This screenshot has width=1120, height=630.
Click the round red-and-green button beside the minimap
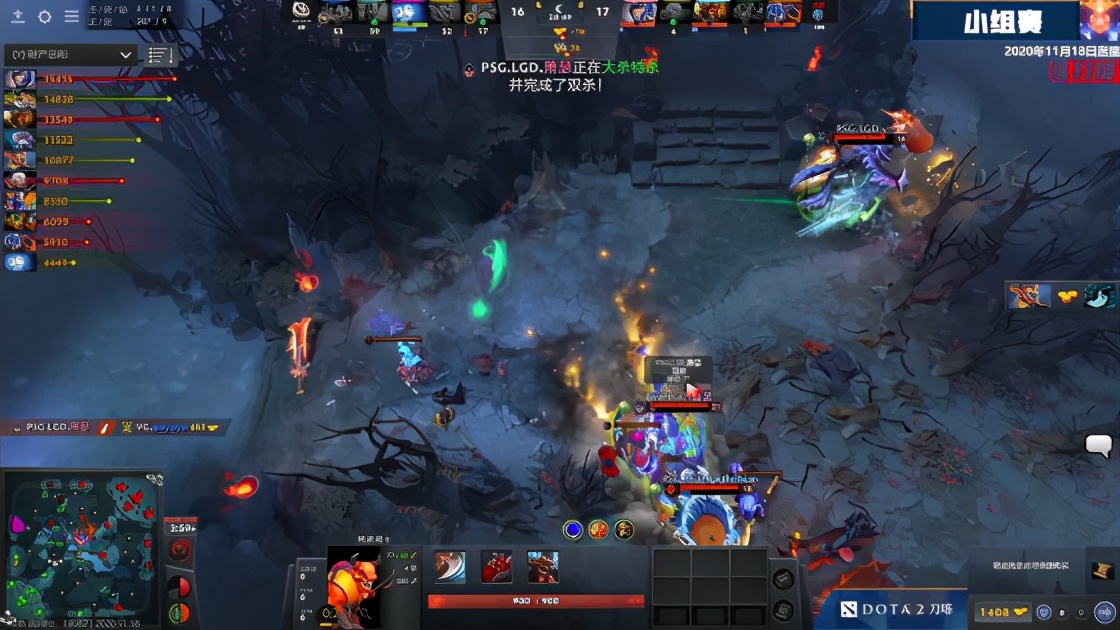(x=180, y=611)
